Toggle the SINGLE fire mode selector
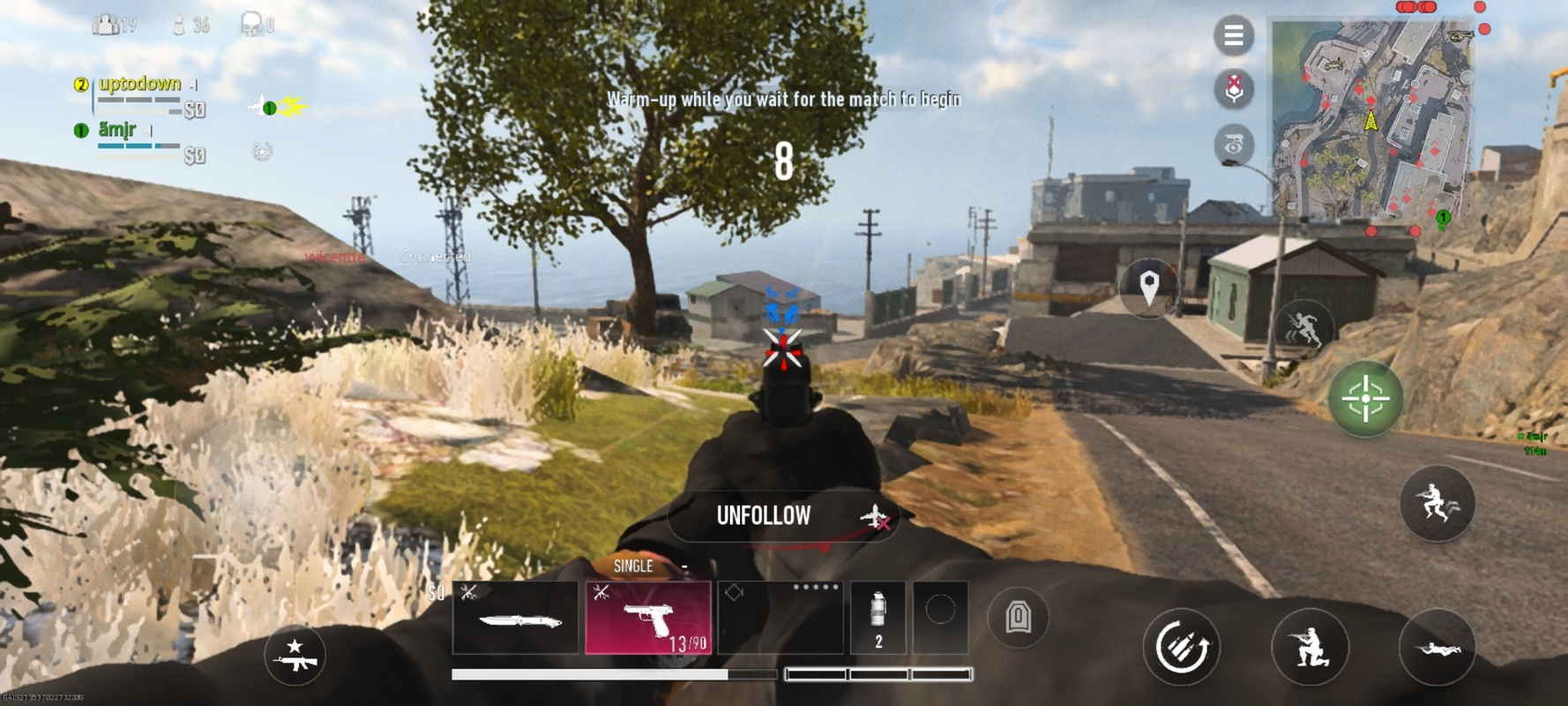This screenshot has width=1568, height=706. (x=633, y=566)
